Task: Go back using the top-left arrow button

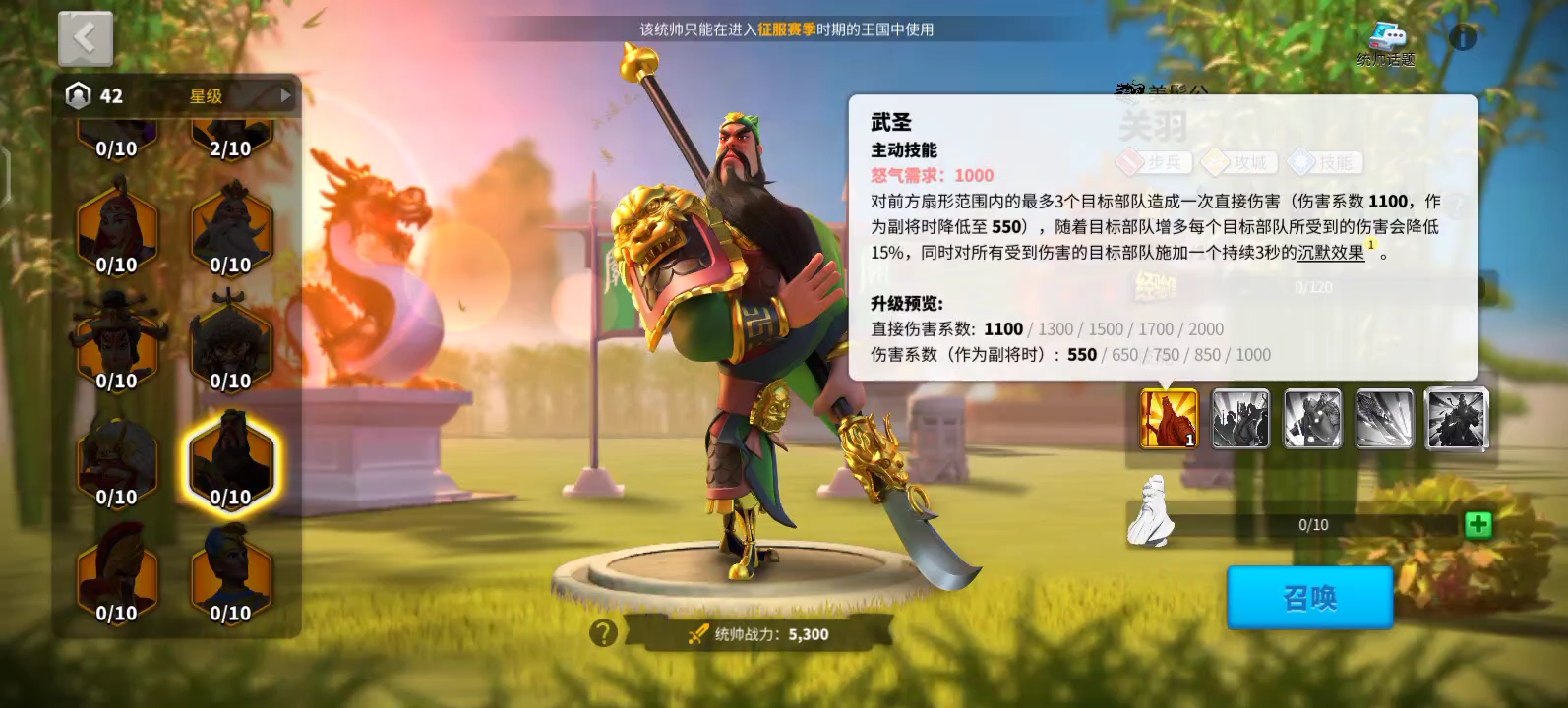Action: pos(86,37)
